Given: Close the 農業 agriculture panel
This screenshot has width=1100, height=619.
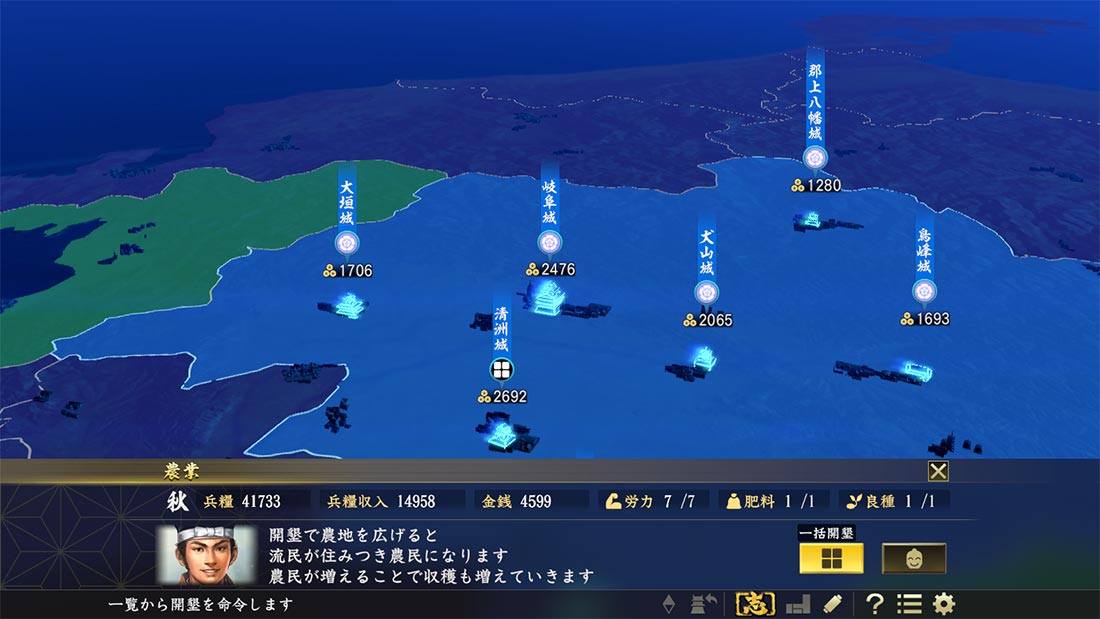Looking at the screenshot, I should click(938, 471).
